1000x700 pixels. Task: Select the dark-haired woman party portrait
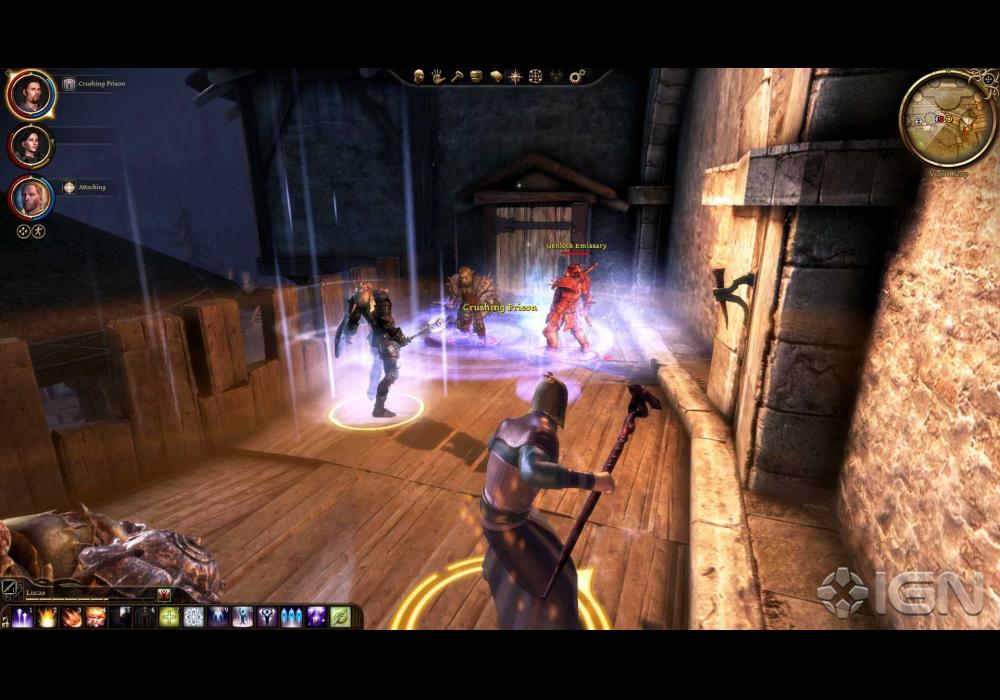click(x=31, y=146)
